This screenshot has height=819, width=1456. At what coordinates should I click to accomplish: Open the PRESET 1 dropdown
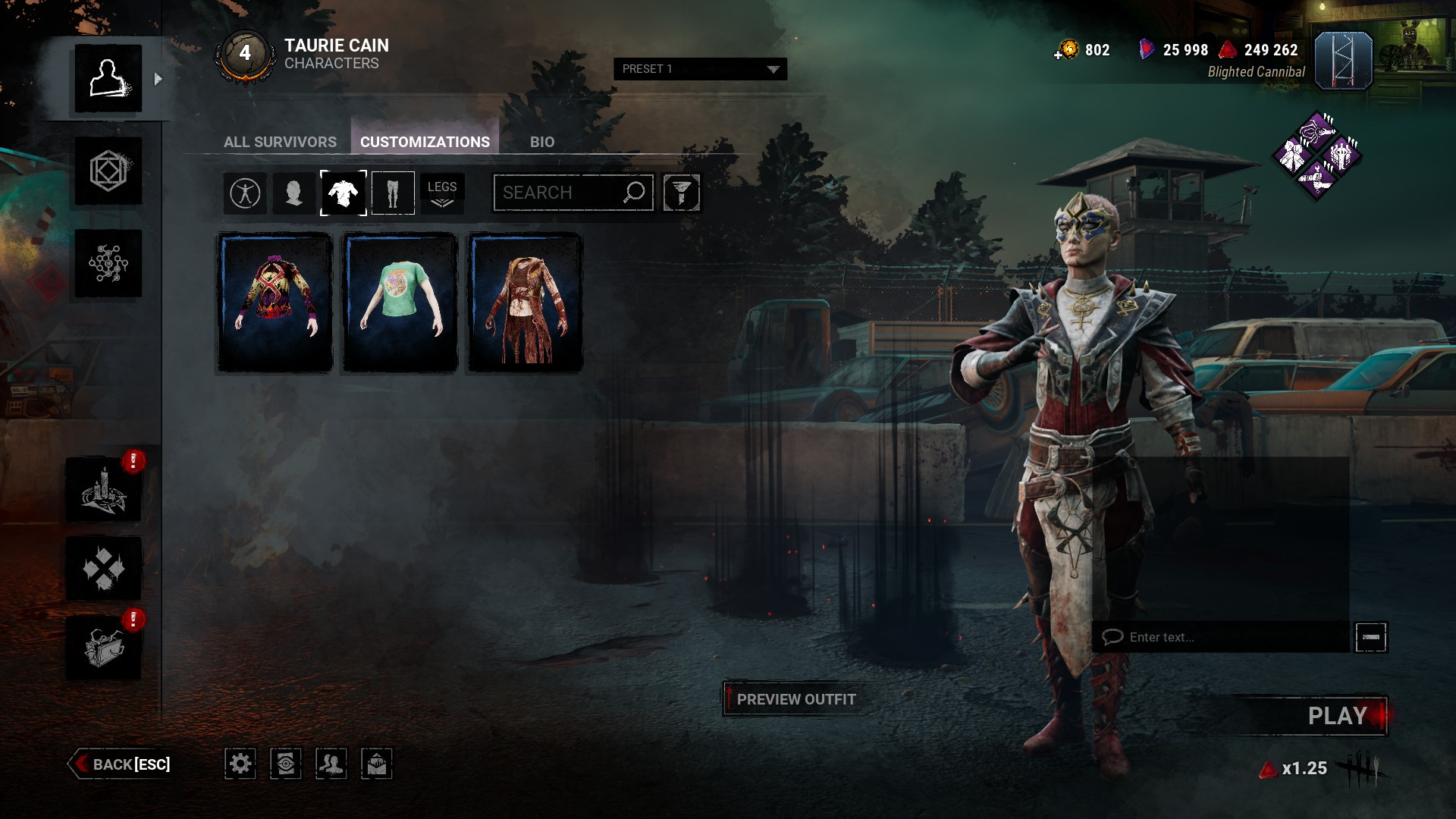(x=700, y=69)
